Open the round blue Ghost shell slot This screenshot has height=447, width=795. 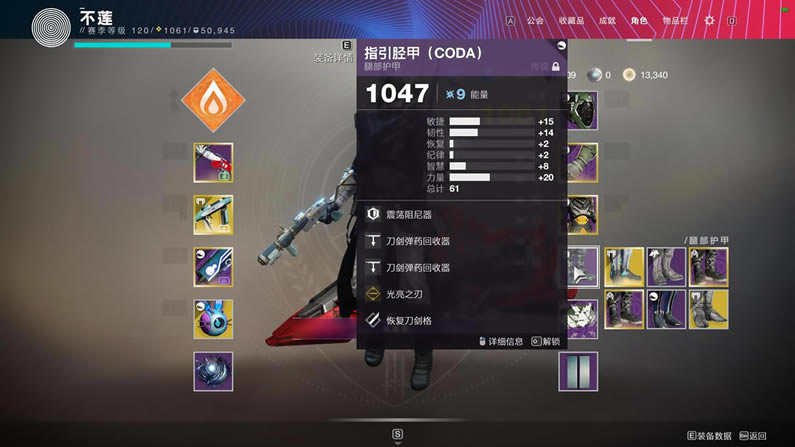tap(213, 319)
